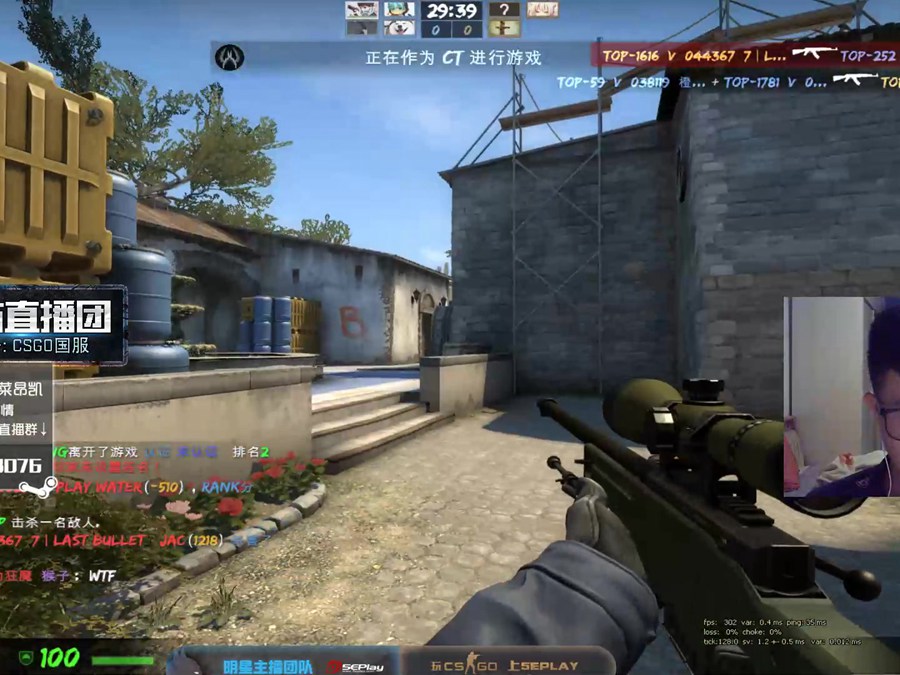Open the 直播团 CSGO国服 stream banner

coord(62,323)
